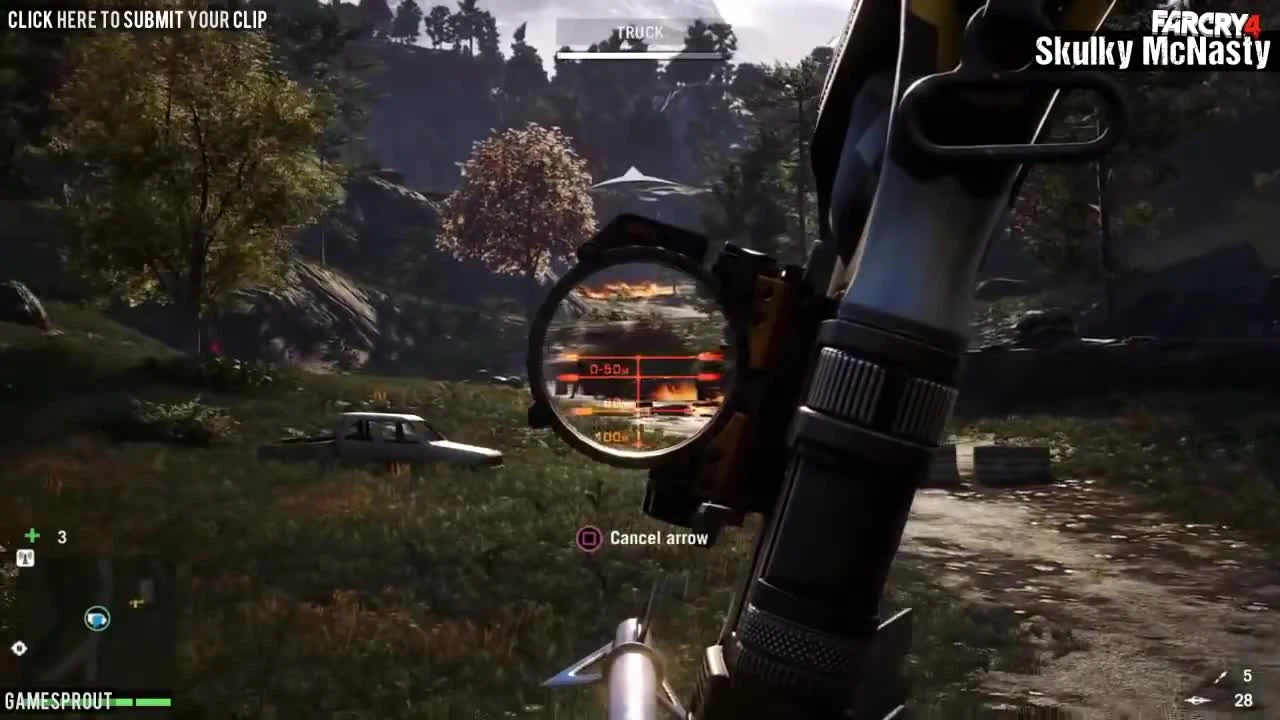Select the radio tower icon above the minimap

[25, 556]
